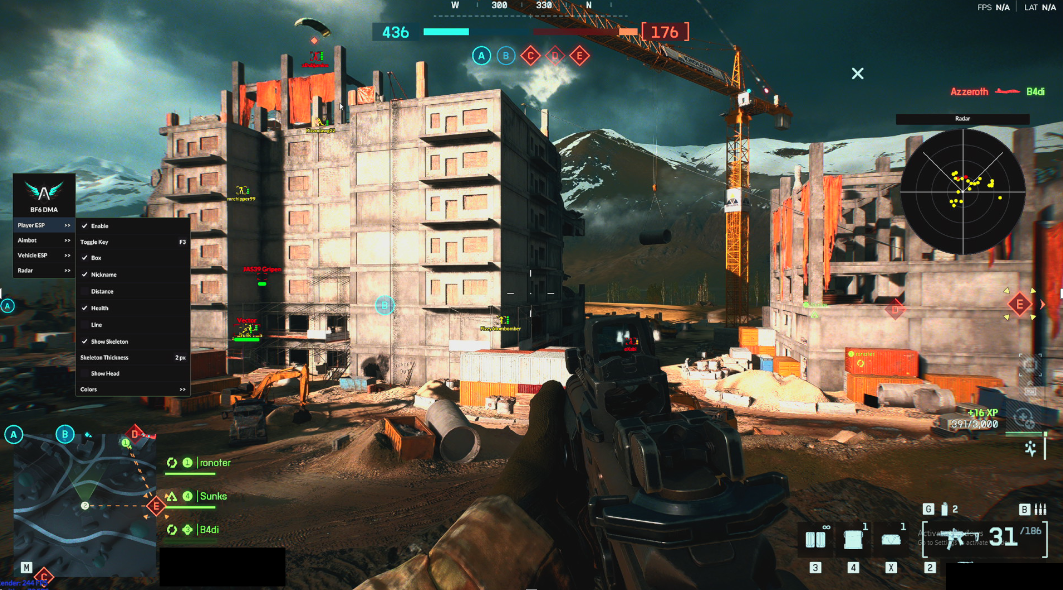The height and width of the screenshot is (590, 1063).
Task: Select squad member Sunks in the squad list
Action: pos(212,496)
